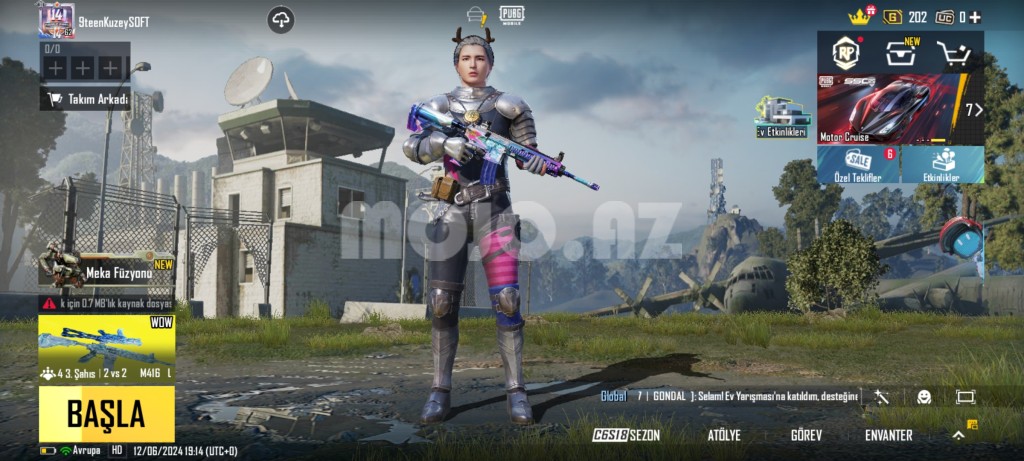Open the ENVANTER inventory menu
1024x461 pixels.
pyautogui.click(x=888, y=435)
